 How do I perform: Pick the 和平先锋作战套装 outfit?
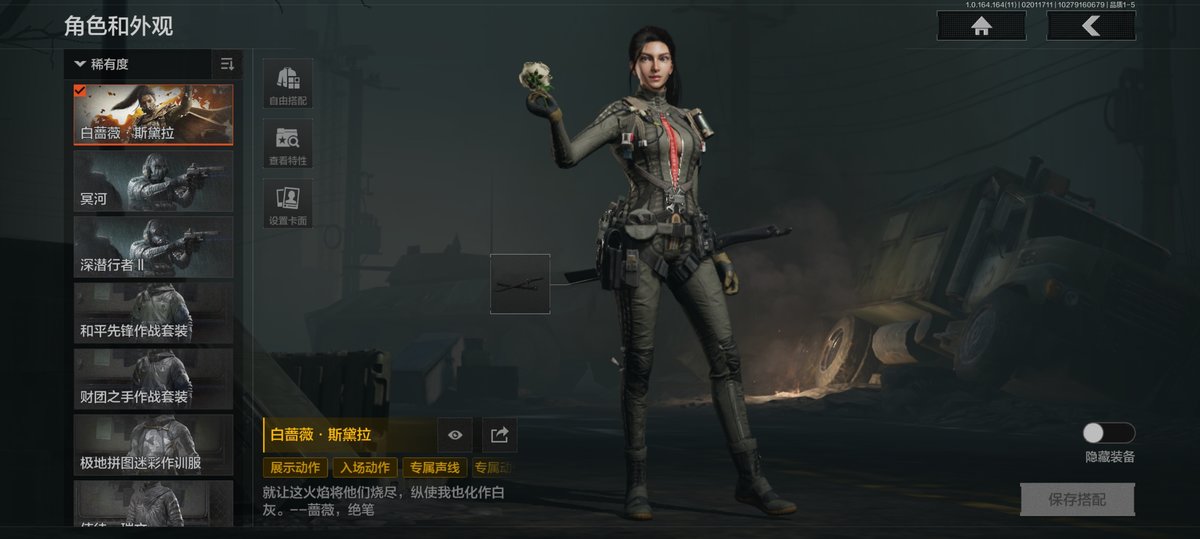point(153,313)
